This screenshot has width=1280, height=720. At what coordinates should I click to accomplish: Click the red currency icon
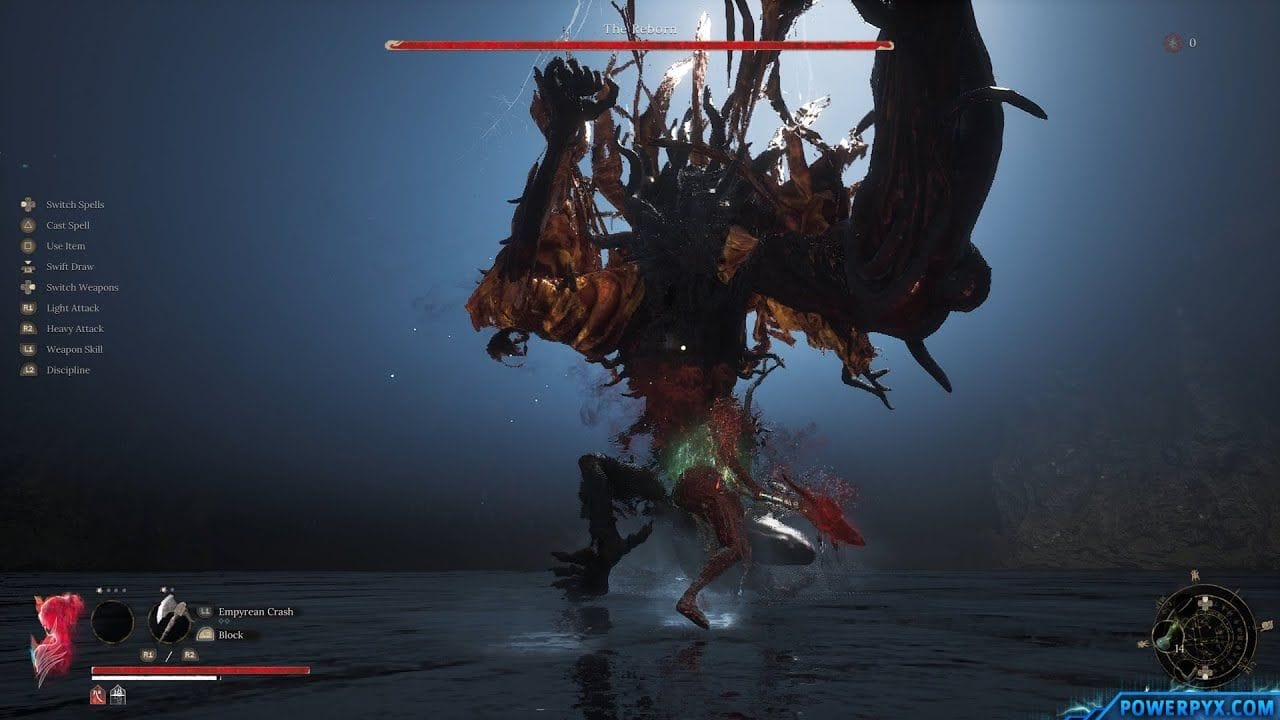[x=1172, y=43]
